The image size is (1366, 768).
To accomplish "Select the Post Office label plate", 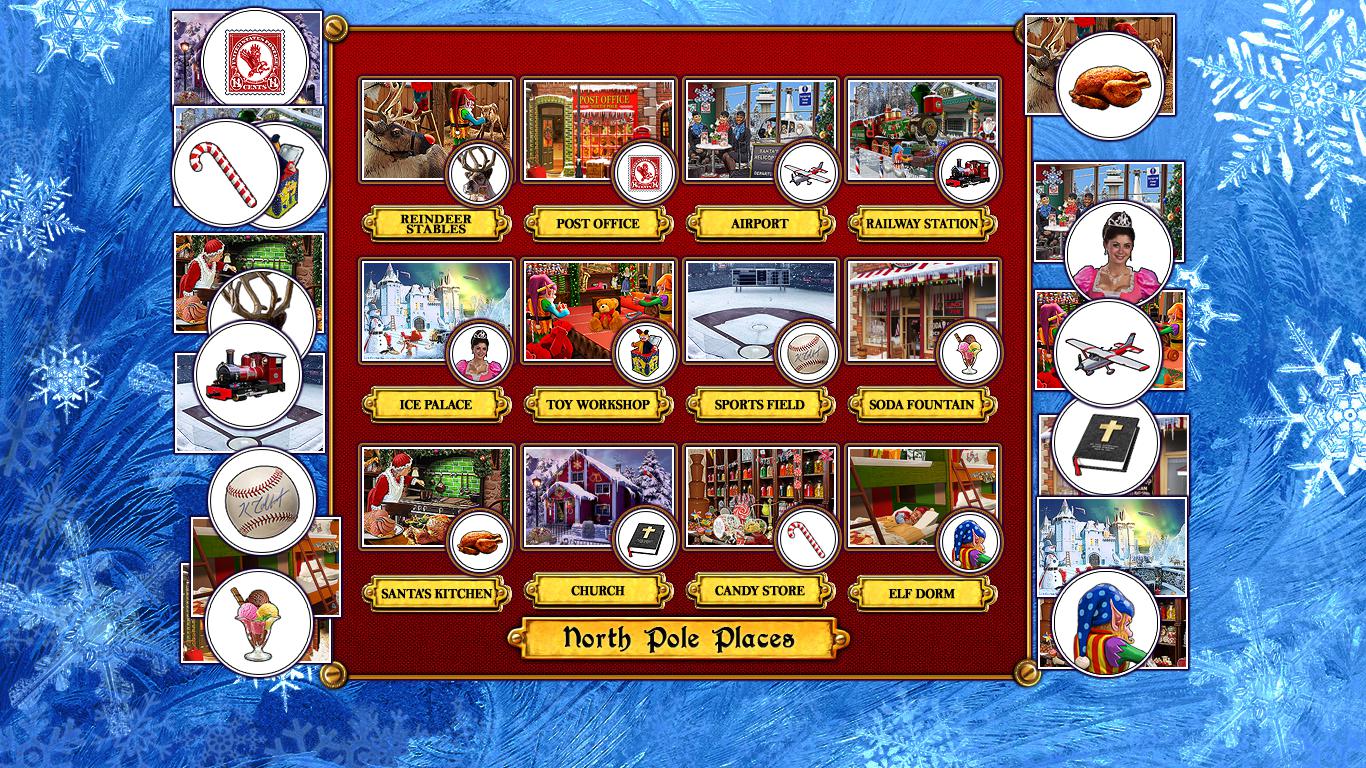I will [597, 224].
